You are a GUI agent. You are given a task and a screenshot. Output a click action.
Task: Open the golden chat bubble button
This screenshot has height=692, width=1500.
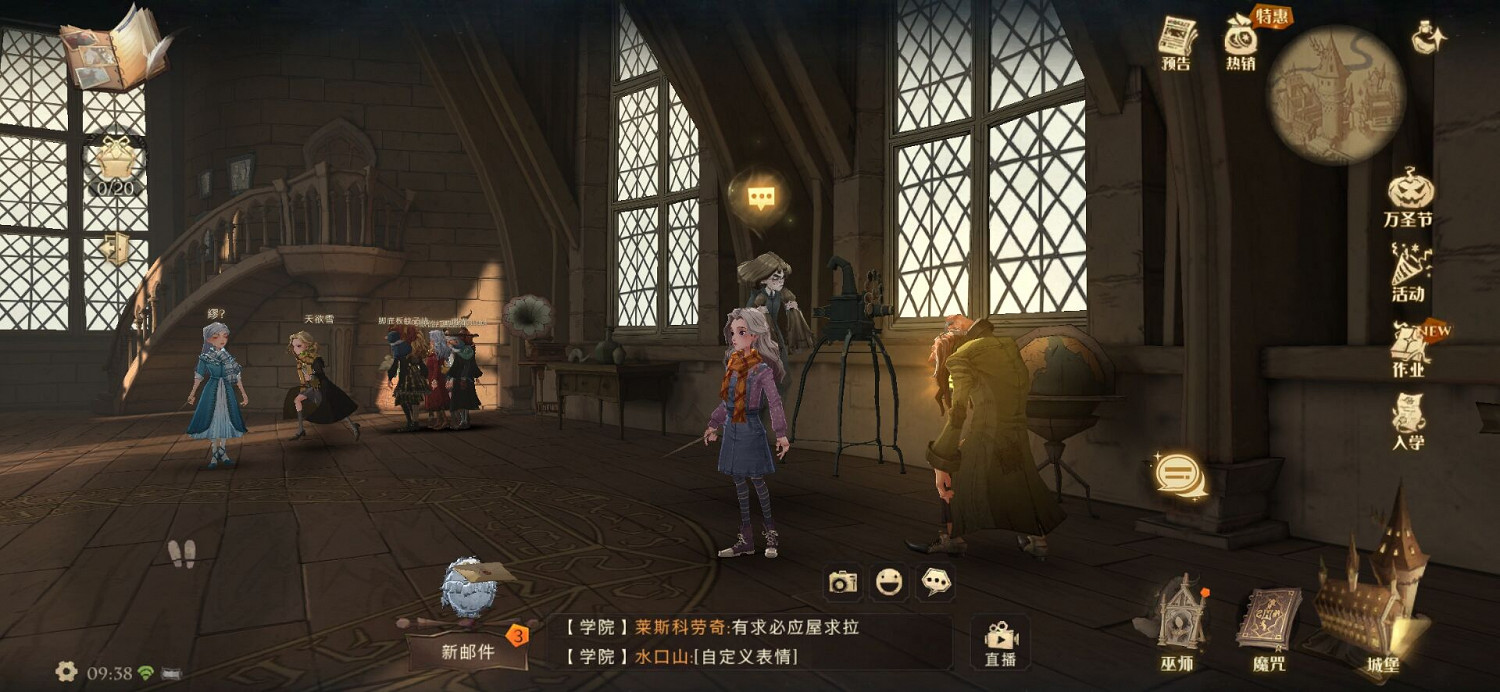pos(1179,474)
